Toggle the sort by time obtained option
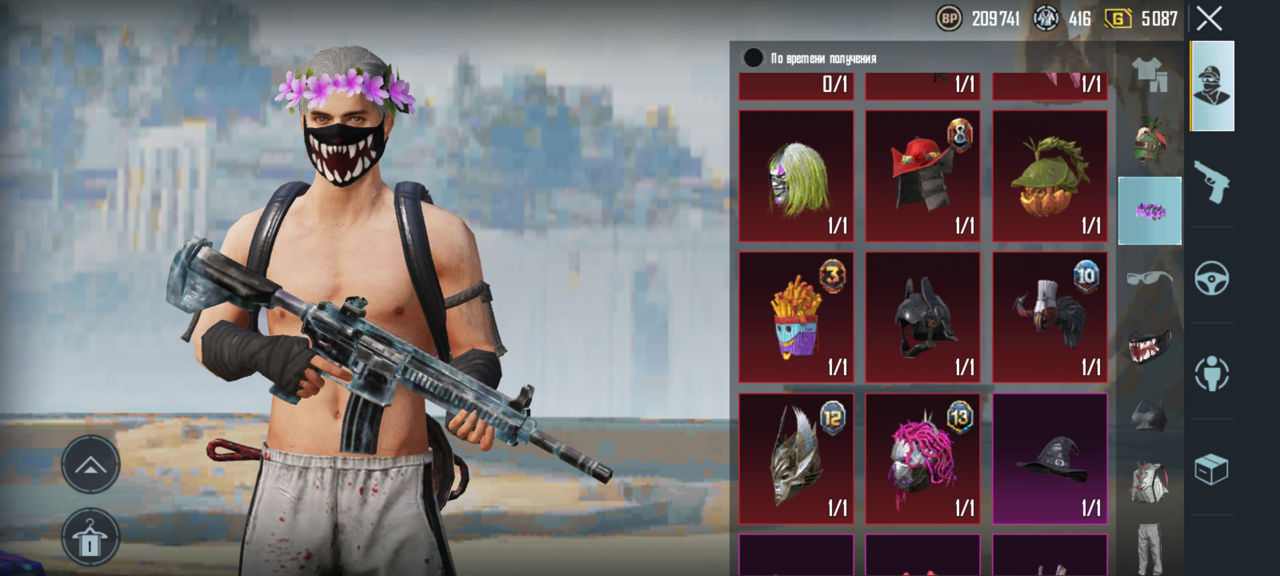 [x=754, y=58]
